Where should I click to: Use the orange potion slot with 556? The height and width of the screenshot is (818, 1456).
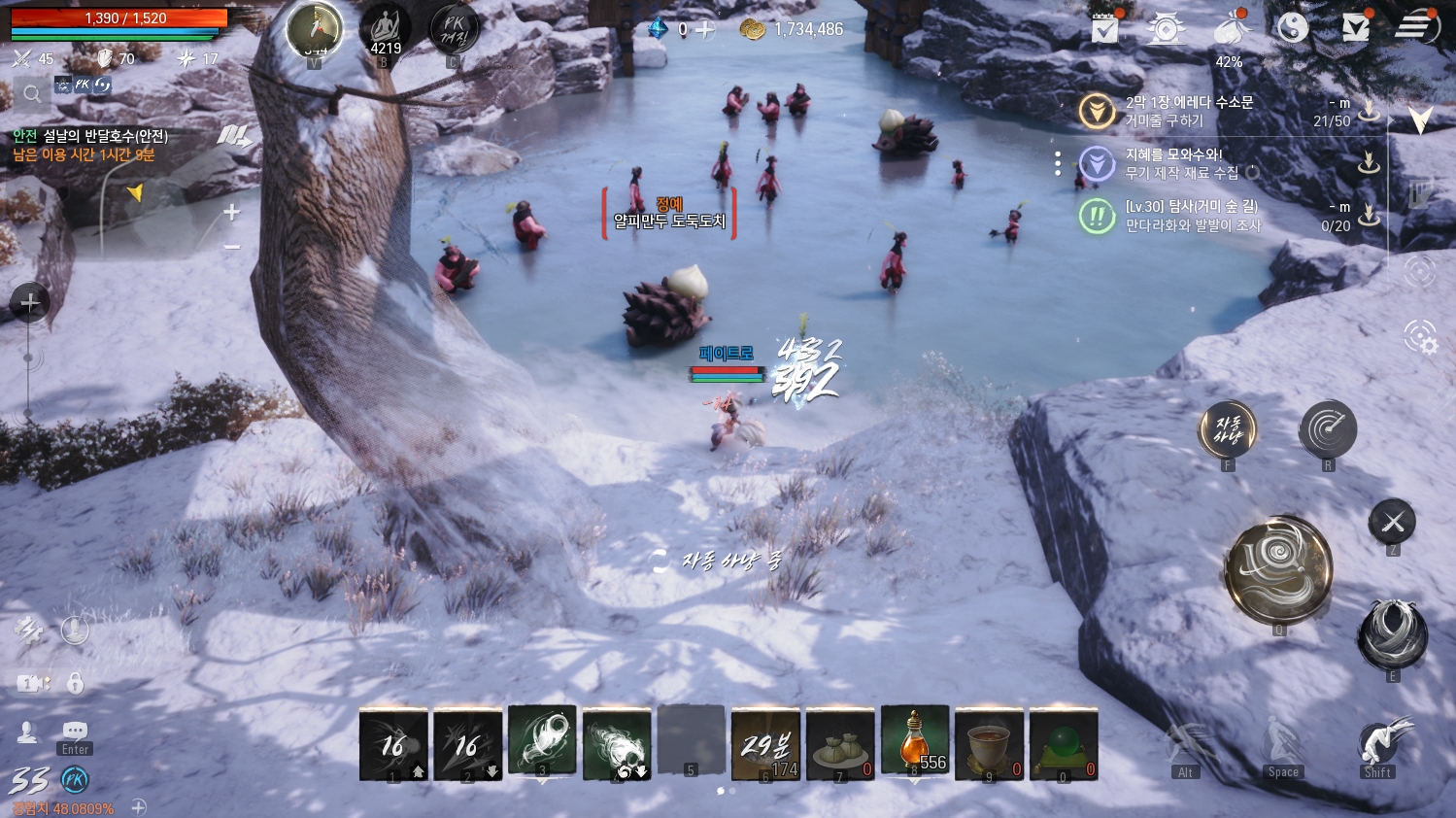pyautogui.click(x=915, y=743)
